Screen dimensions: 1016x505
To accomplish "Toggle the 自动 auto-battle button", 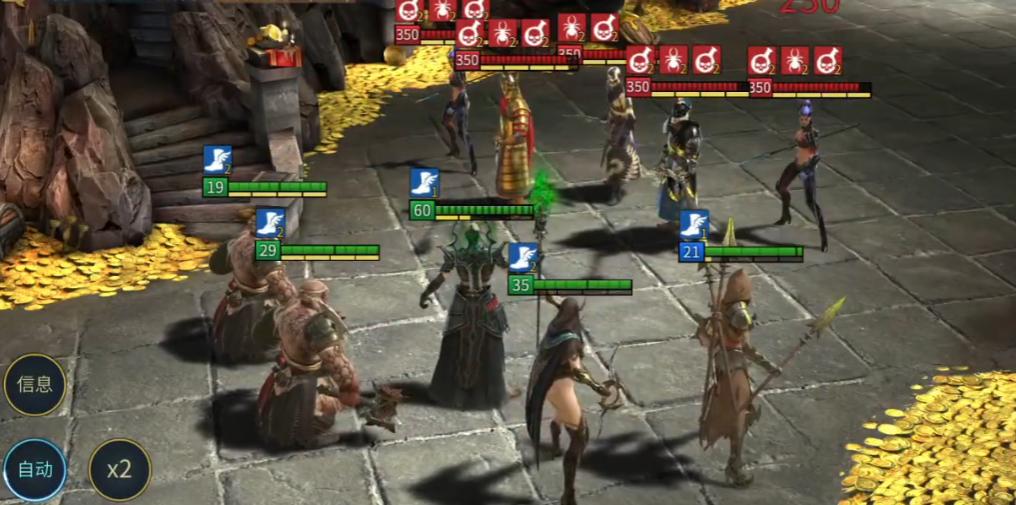I will pyautogui.click(x=35, y=469).
